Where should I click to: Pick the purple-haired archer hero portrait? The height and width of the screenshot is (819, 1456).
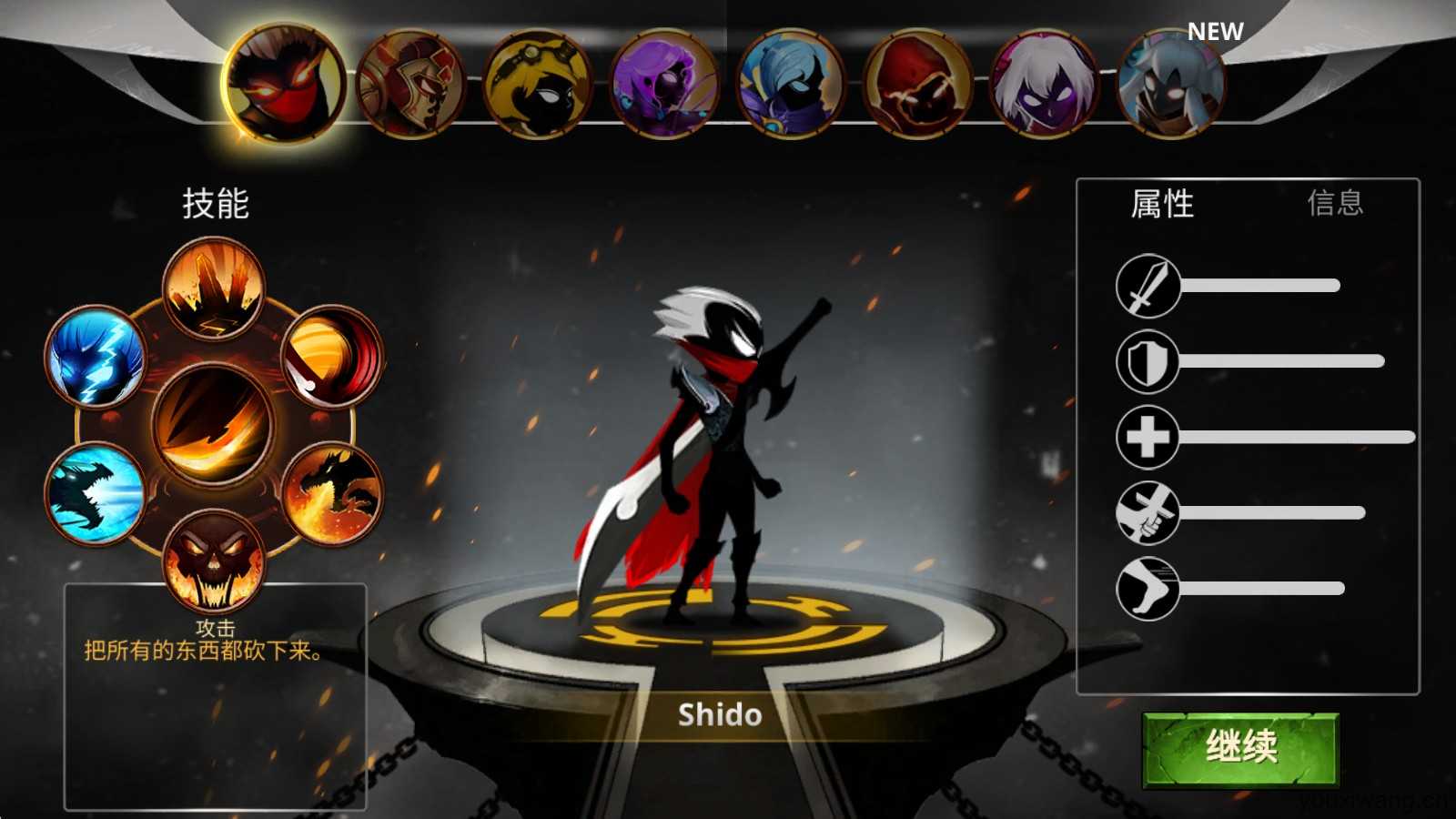click(665, 85)
